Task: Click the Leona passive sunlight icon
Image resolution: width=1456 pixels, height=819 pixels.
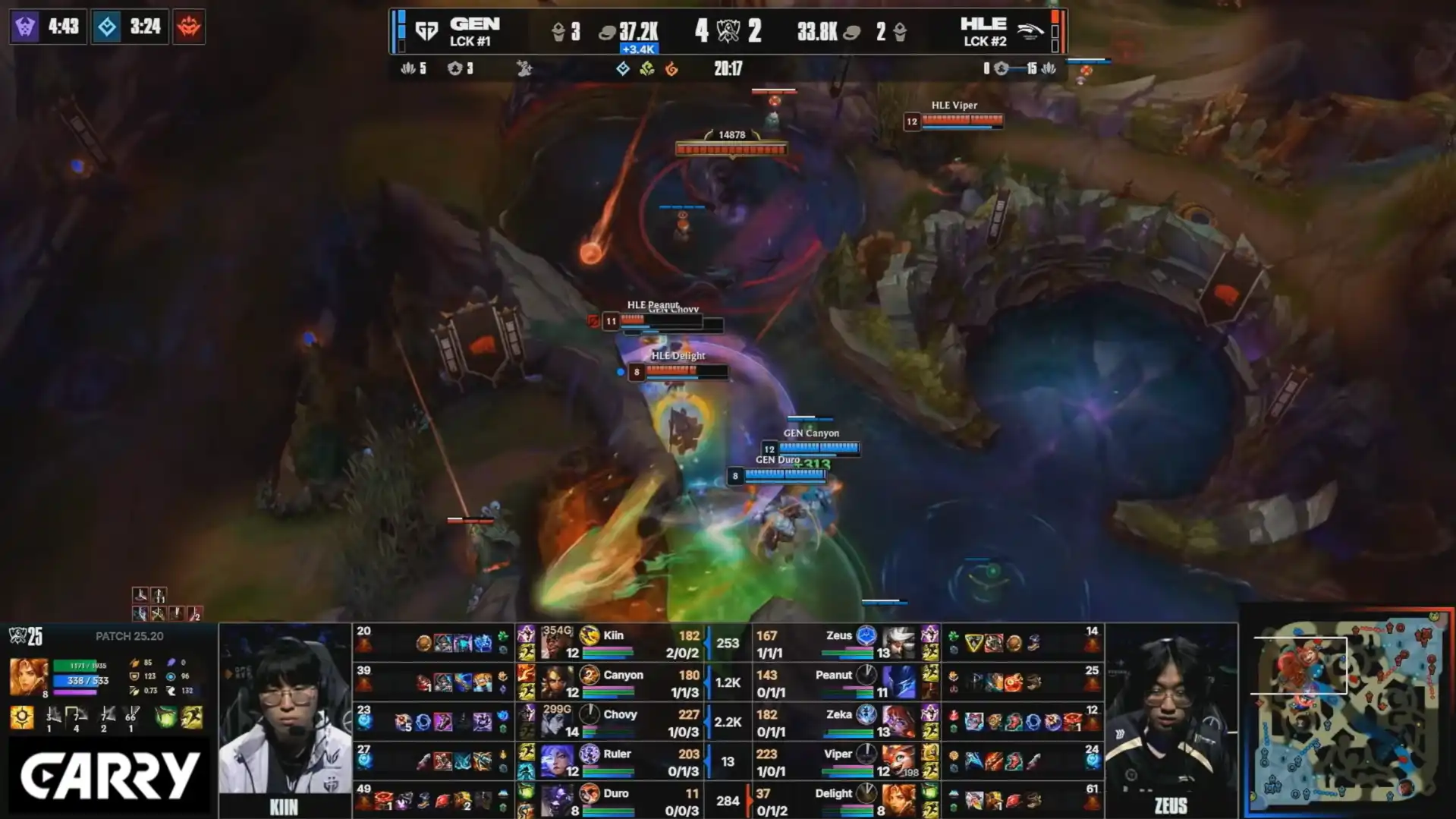Action: 22,717
